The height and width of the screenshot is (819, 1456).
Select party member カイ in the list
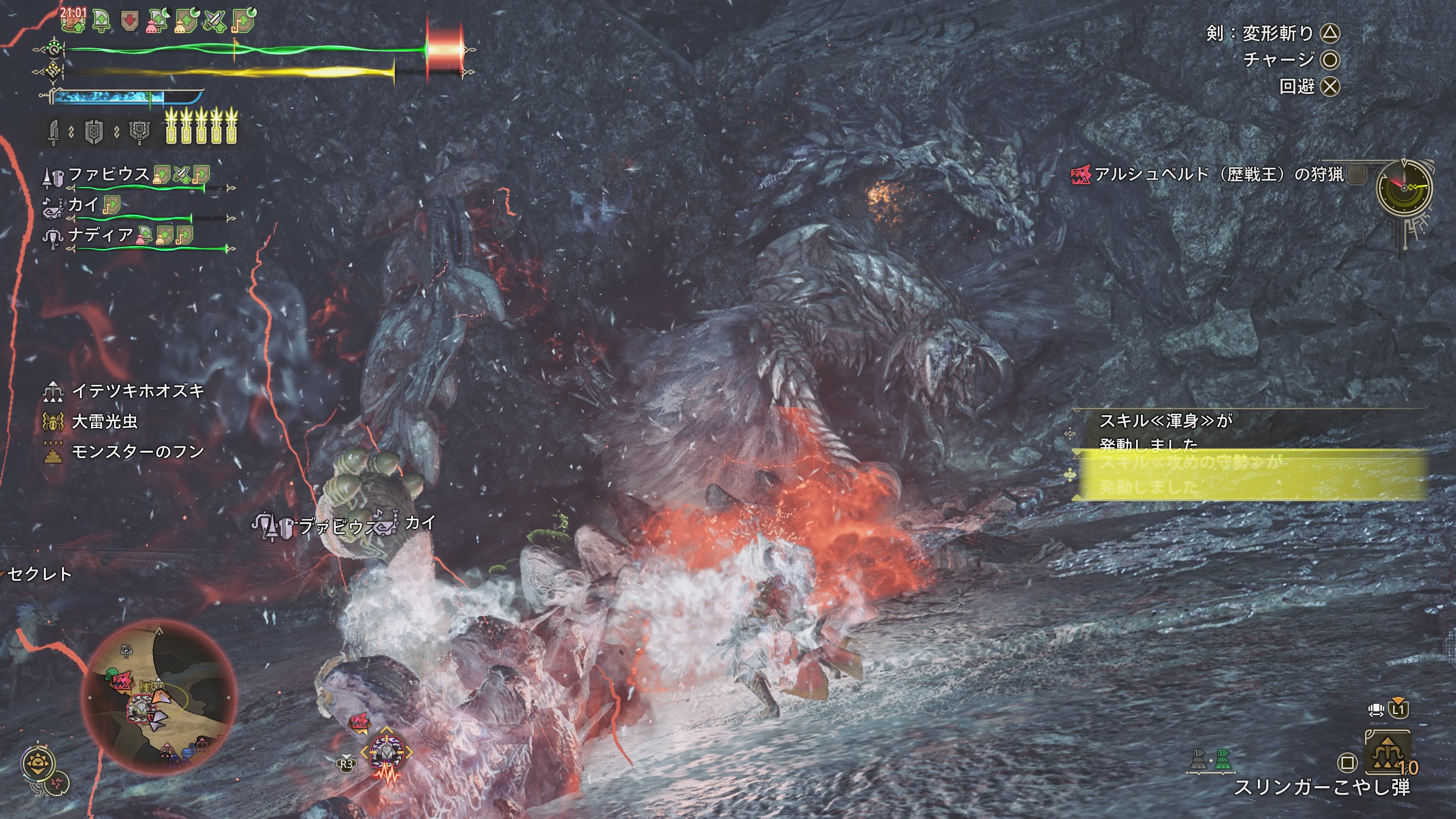click(x=83, y=205)
